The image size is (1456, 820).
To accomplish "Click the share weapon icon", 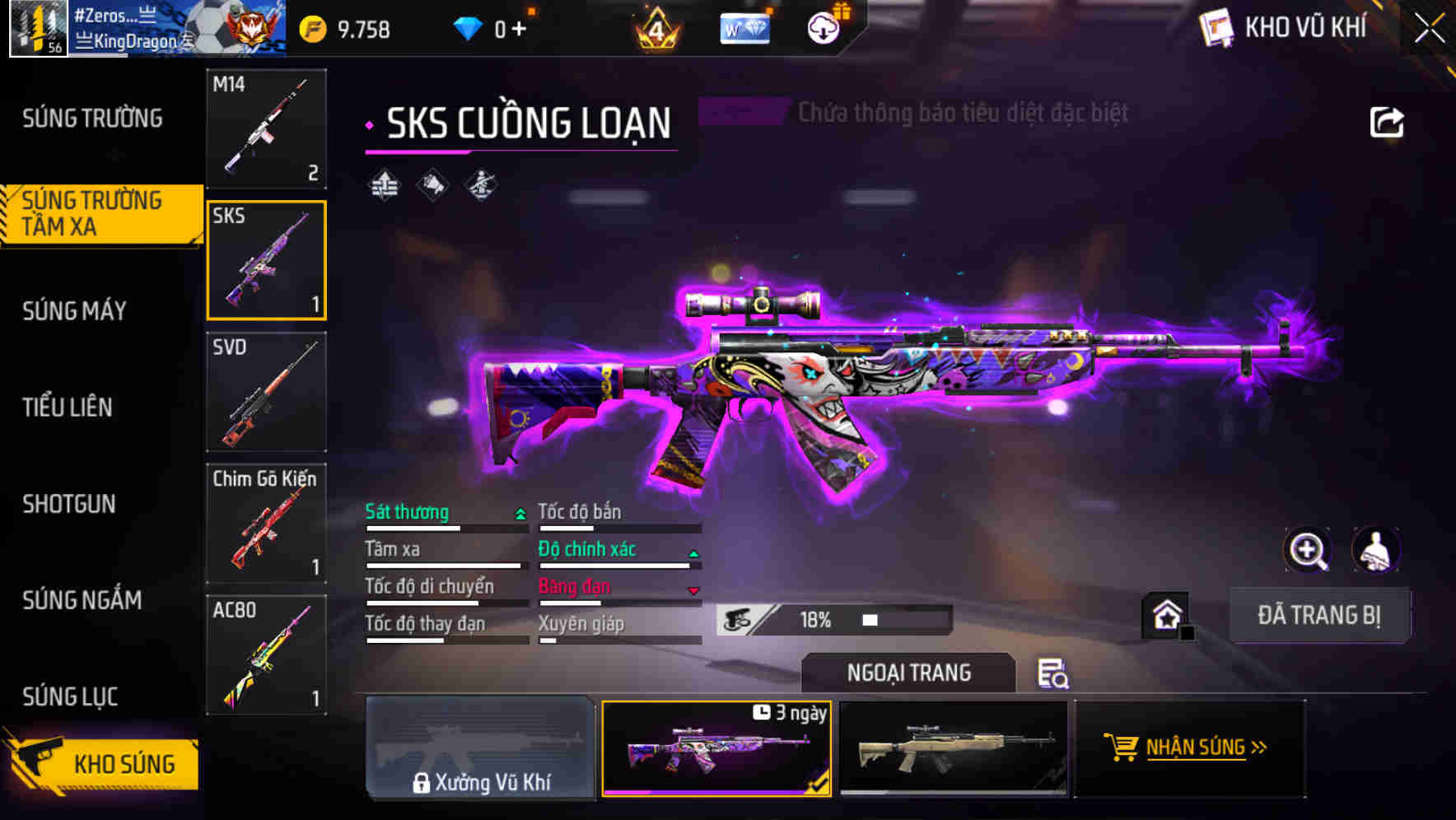I will (x=1388, y=121).
